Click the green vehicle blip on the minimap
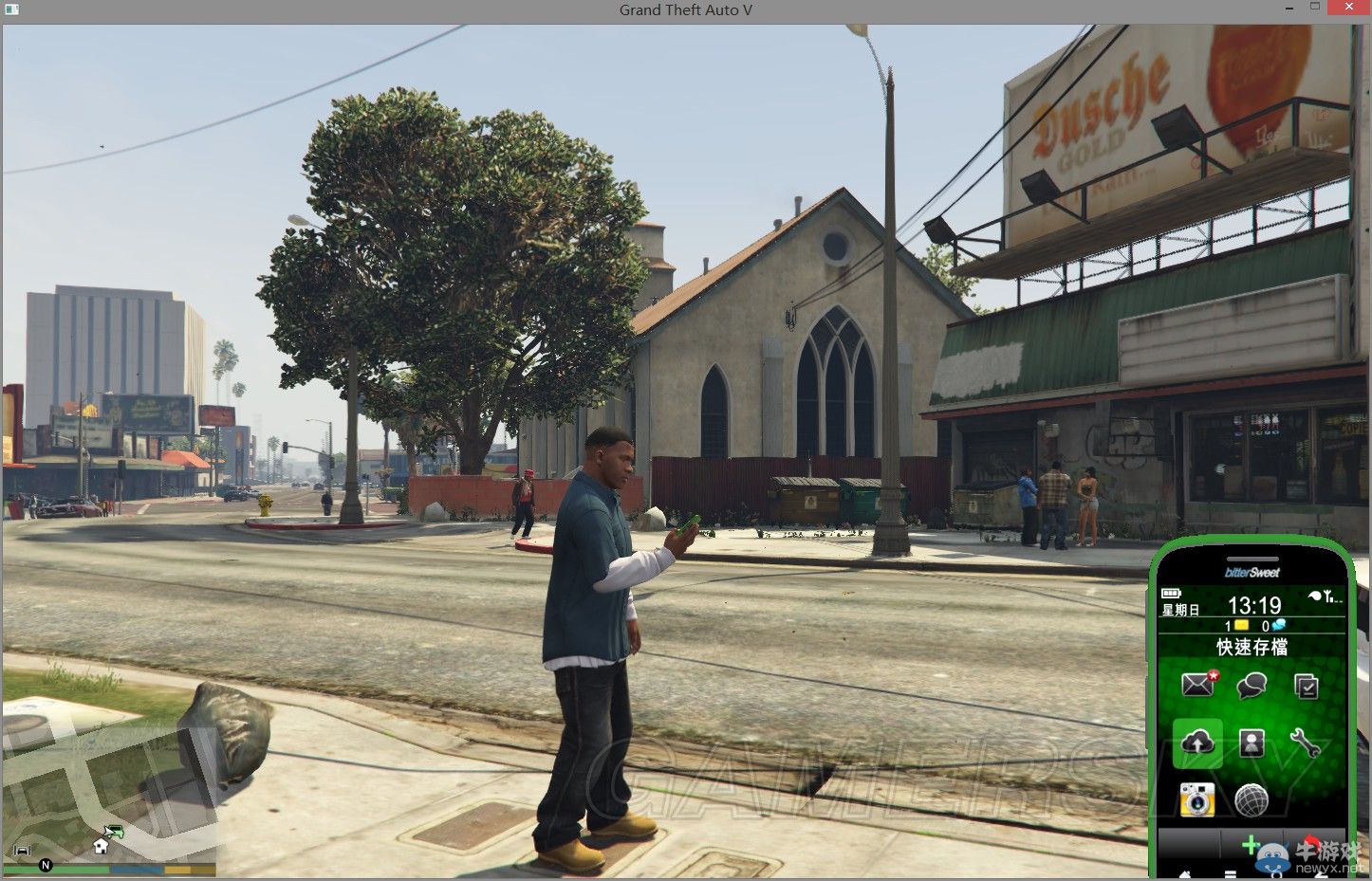Image resolution: width=1372 pixels, height=881 pixels. pos(116,832)
